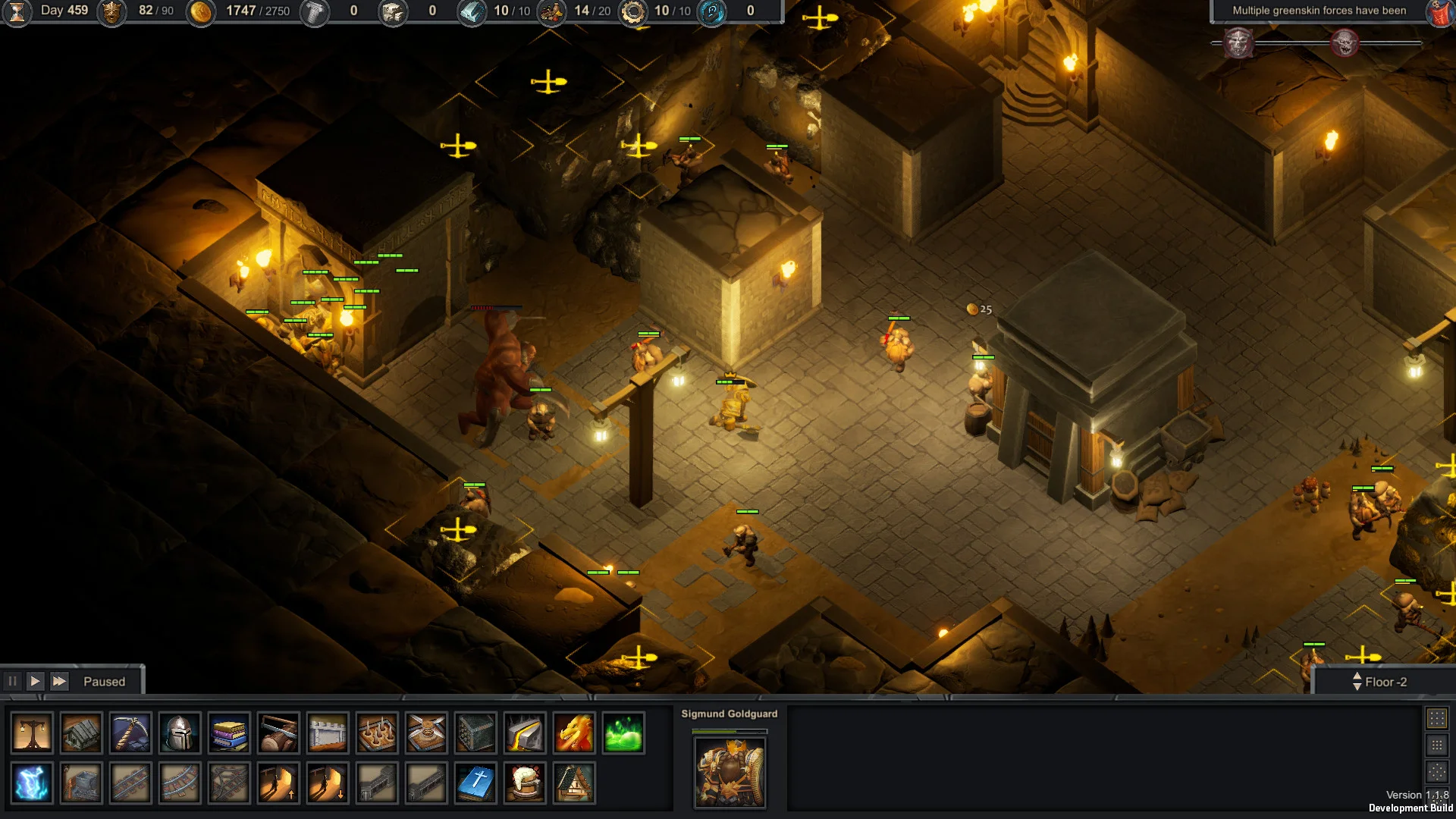Select the spike trap icon
The height and width of the screenshot is (819, 1456).
[x=377, y=733]
